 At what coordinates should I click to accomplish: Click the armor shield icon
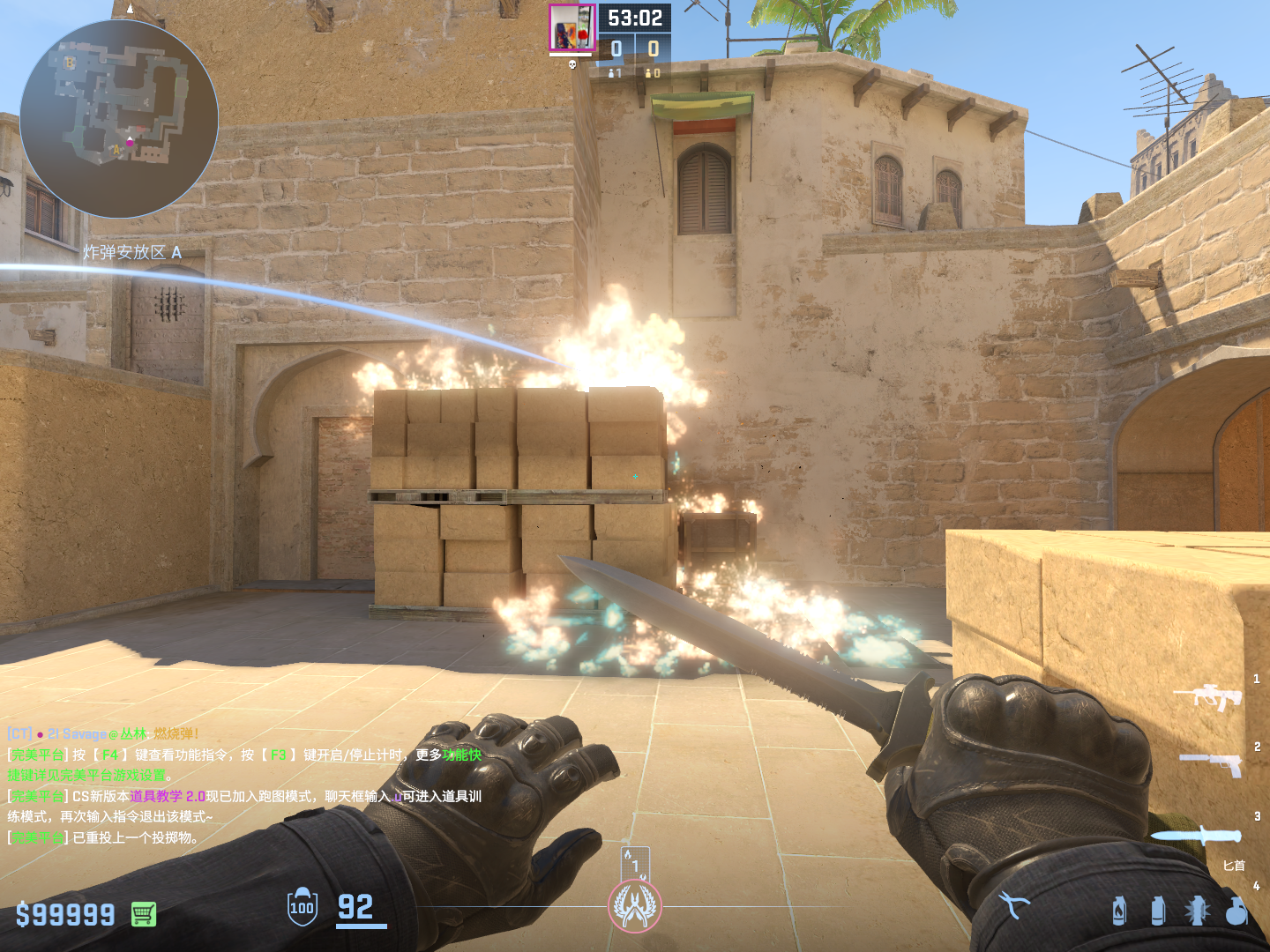pyautogui.click(x=303, y=906)
